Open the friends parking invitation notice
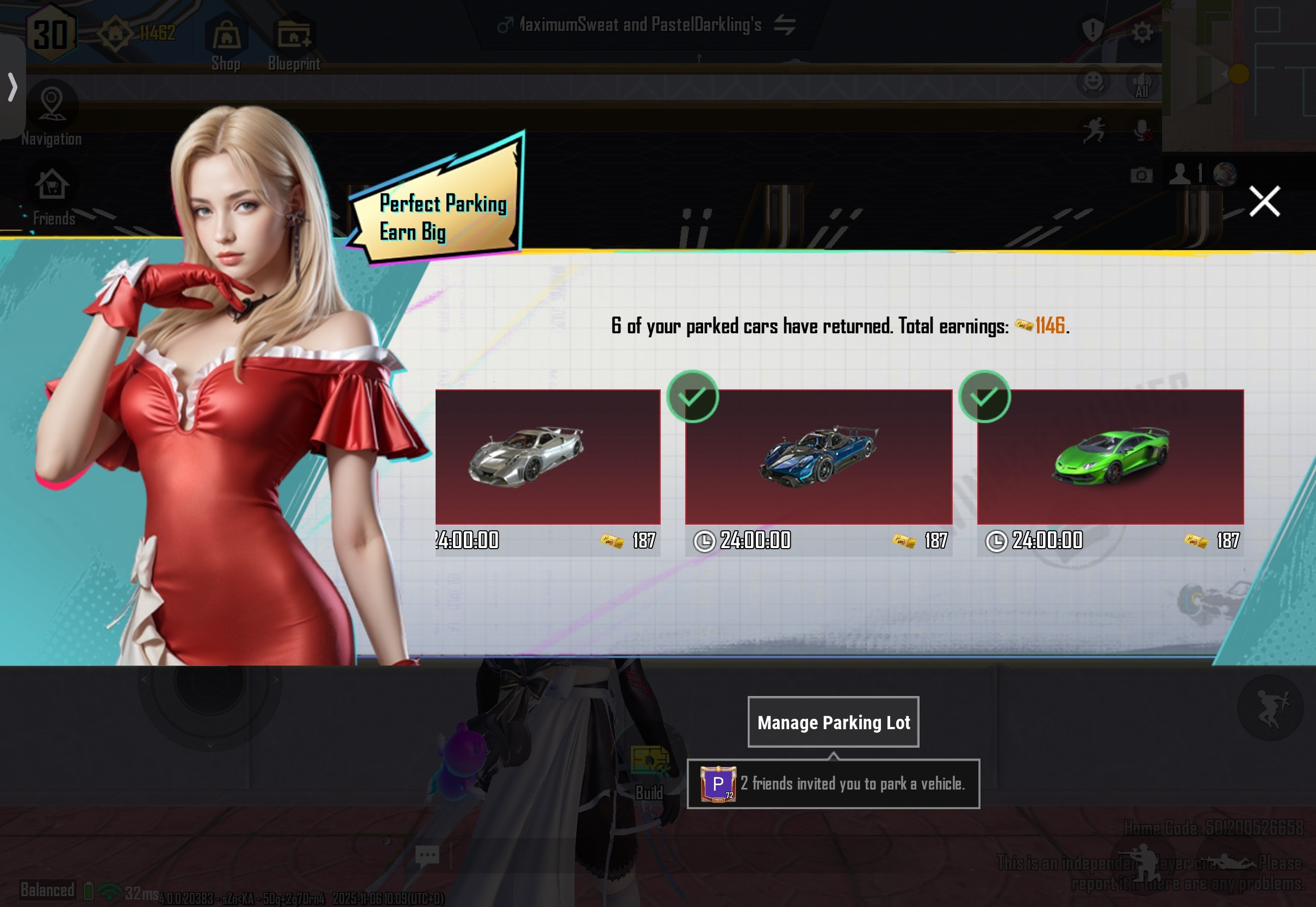This screenshot has width=1316, height=907. click(833, 784)
